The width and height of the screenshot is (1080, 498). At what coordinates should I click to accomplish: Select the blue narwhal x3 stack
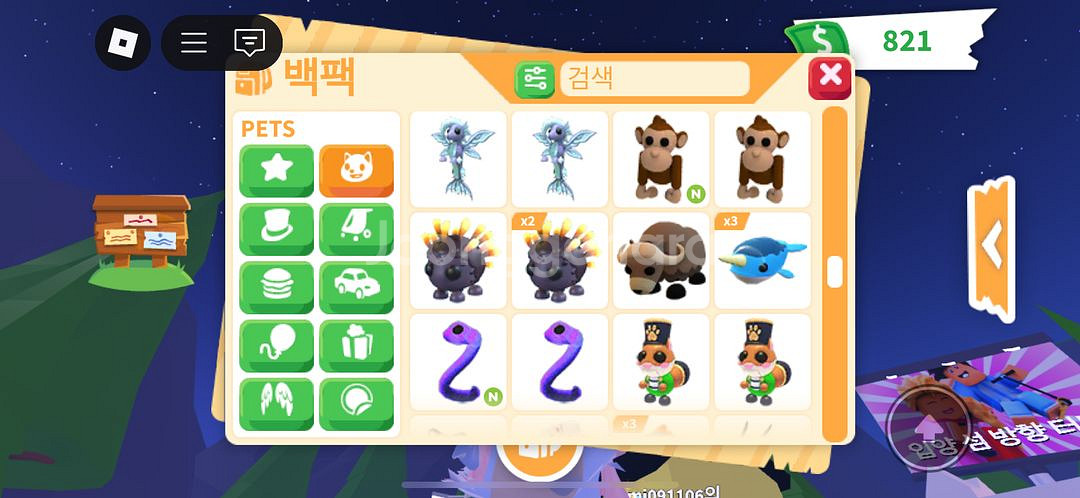(762, 260)
